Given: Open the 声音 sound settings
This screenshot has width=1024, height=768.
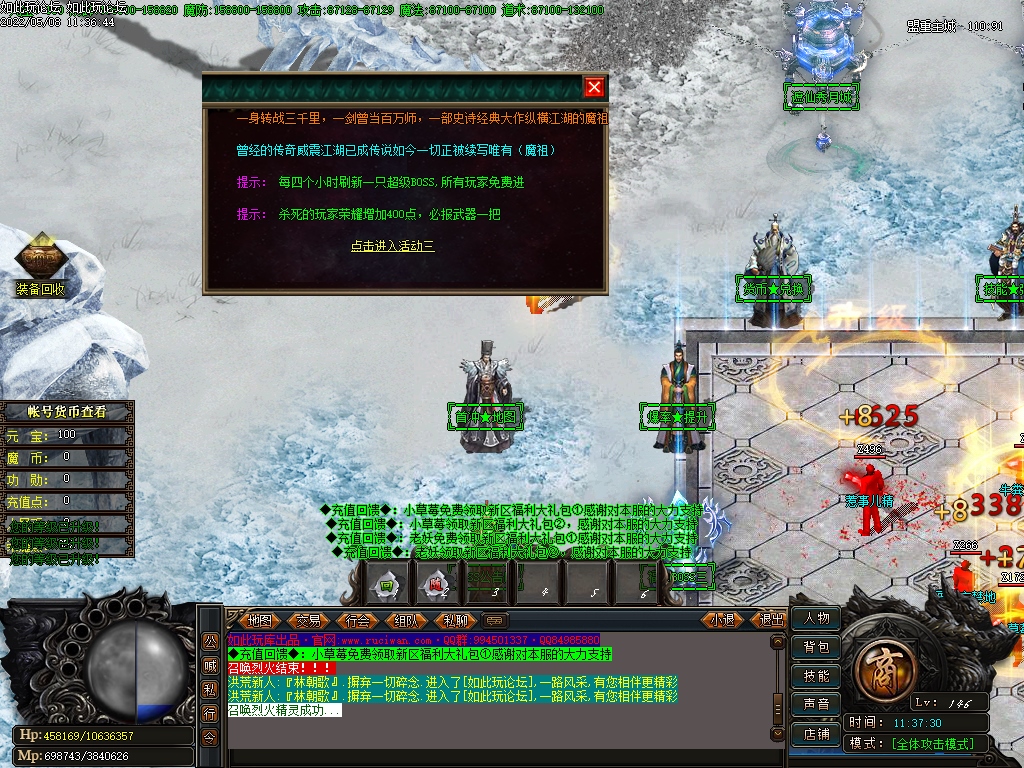Looking at the screenshot, I should tap(816, 705).
